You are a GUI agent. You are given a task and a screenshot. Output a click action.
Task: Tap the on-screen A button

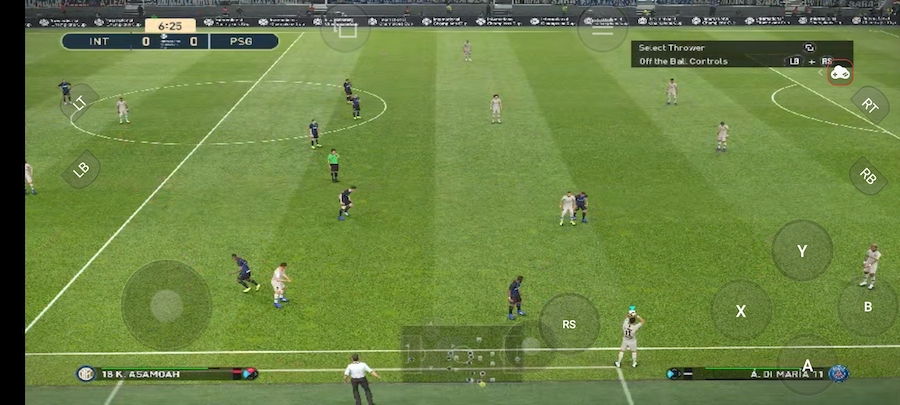pyautogui.click(x=807, y=364)
